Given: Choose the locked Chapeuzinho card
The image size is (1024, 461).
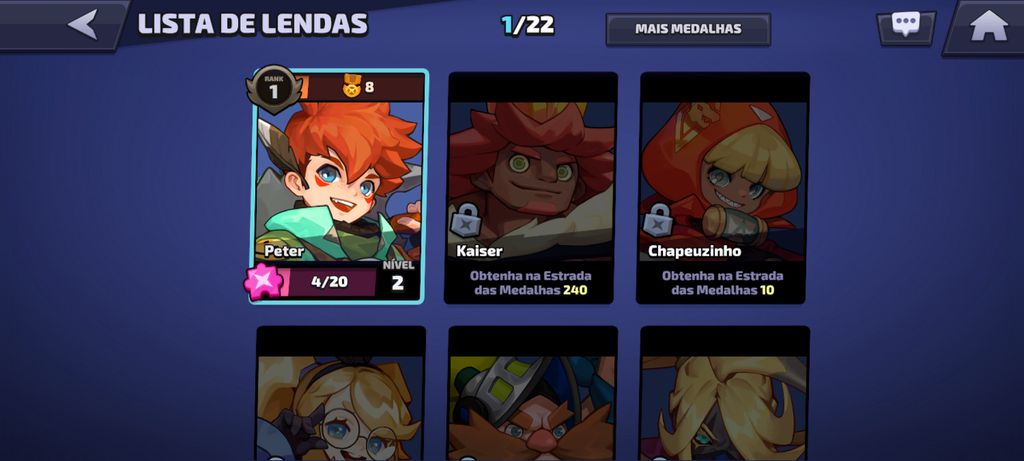Looking at the screenshot, I should coord(723,187).
